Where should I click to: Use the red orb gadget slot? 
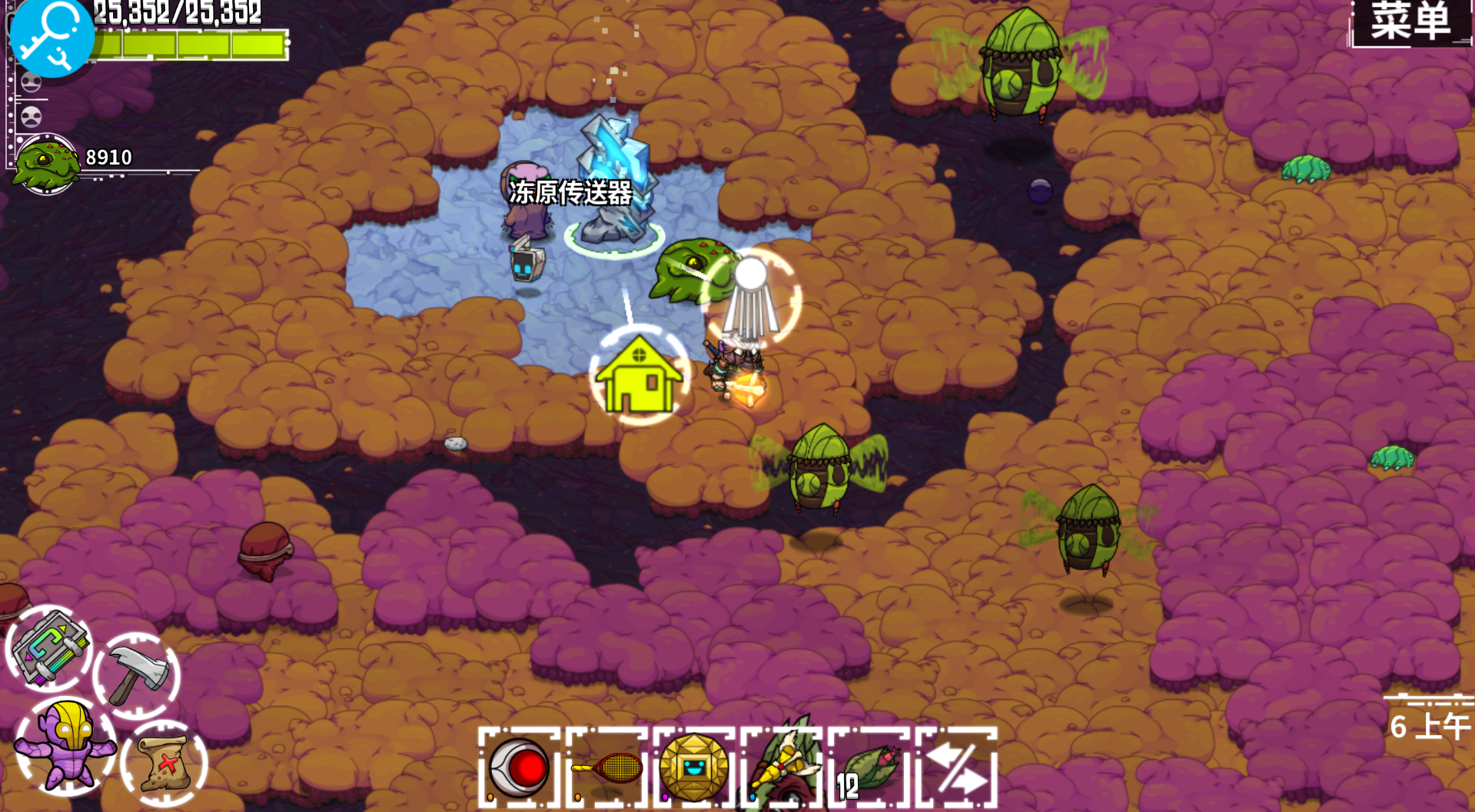coord(520,767)
